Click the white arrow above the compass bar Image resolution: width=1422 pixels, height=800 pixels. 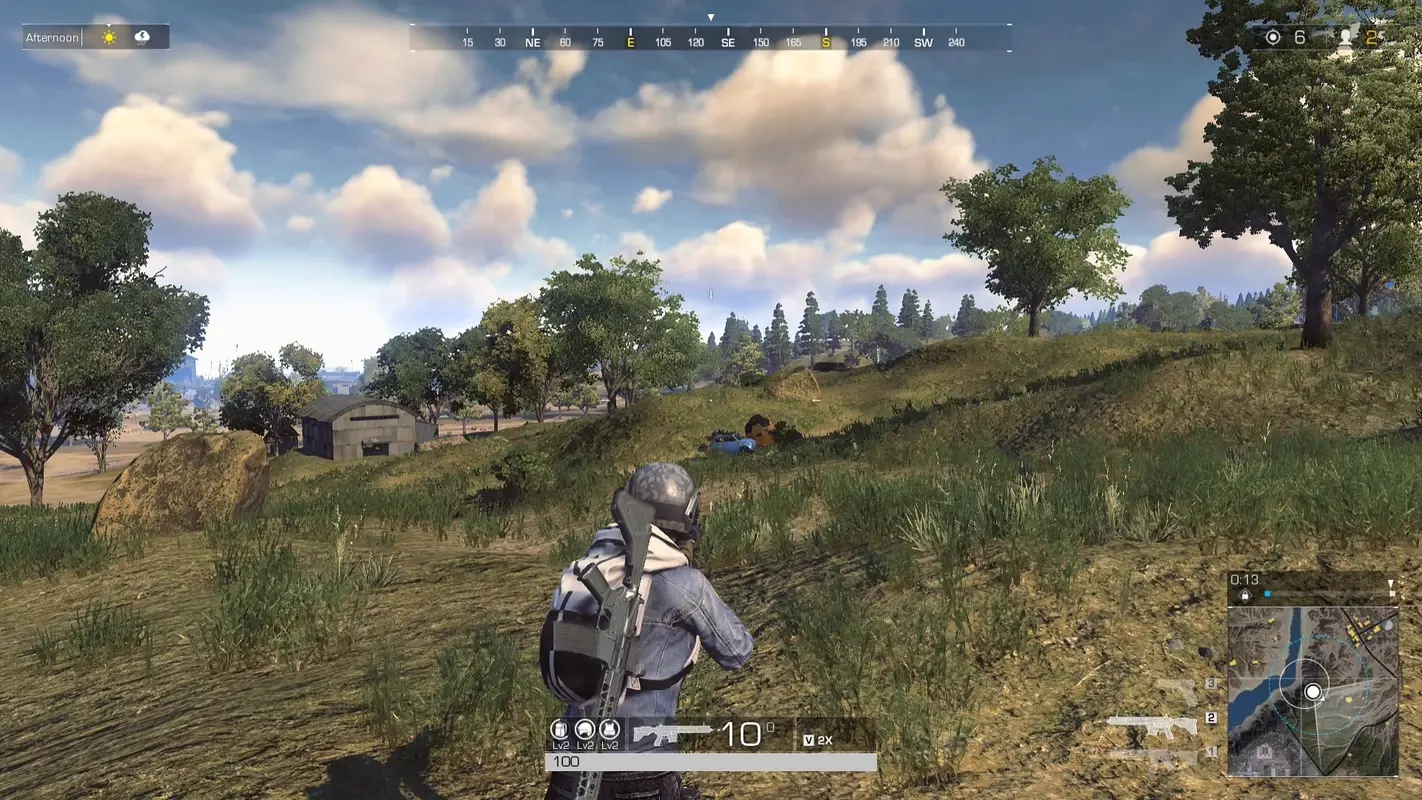711,16
